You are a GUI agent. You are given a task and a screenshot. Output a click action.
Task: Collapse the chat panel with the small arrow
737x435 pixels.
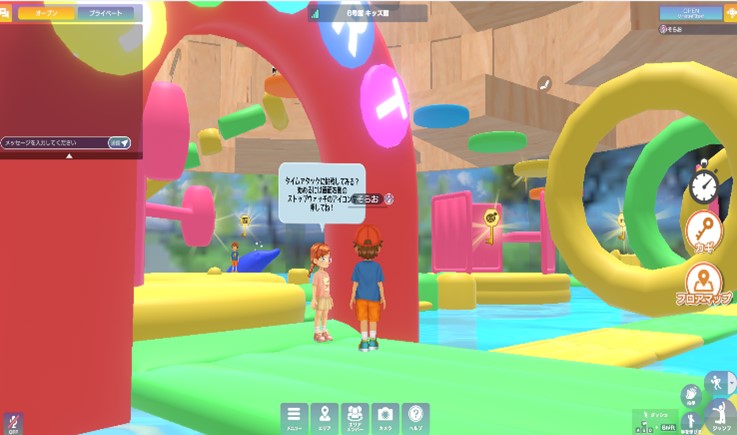69,156
